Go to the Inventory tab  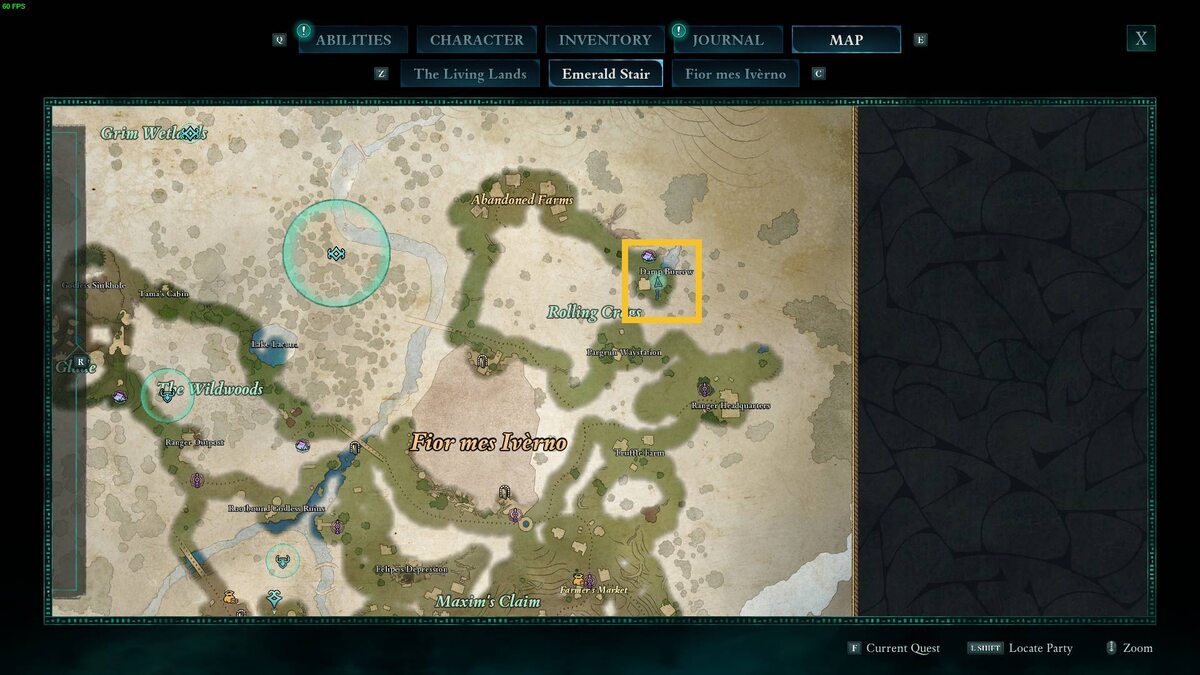coord(604,40)
